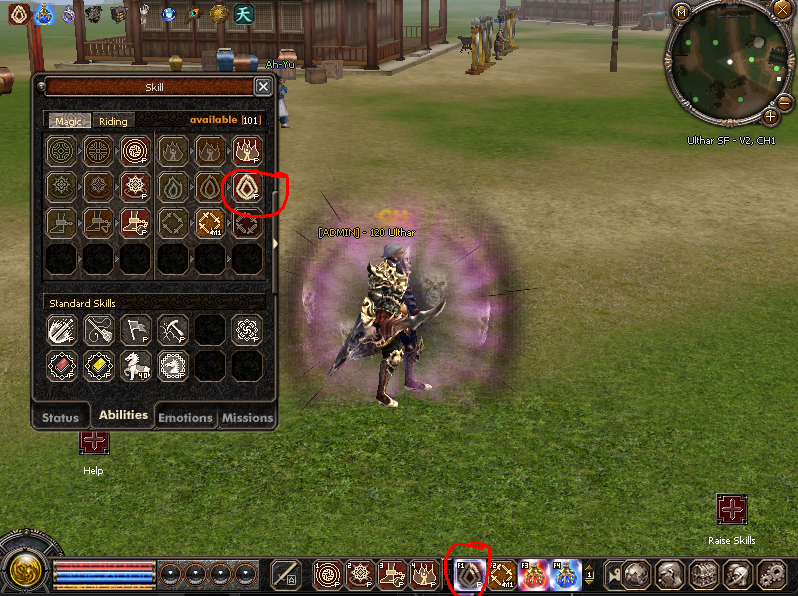Open the gear options button

coord(770,575)
